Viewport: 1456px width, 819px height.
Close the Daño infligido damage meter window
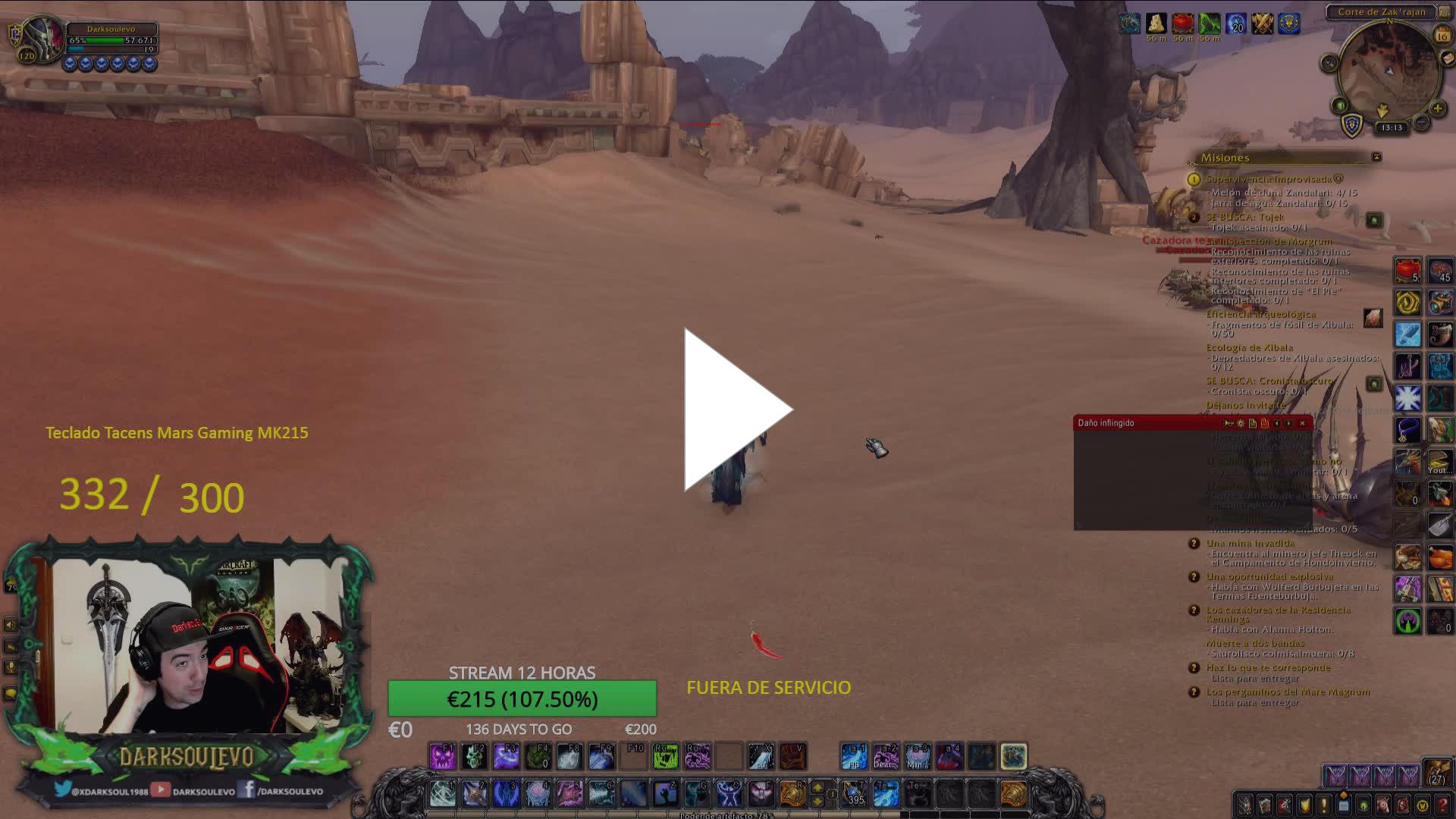point(1303,423)
